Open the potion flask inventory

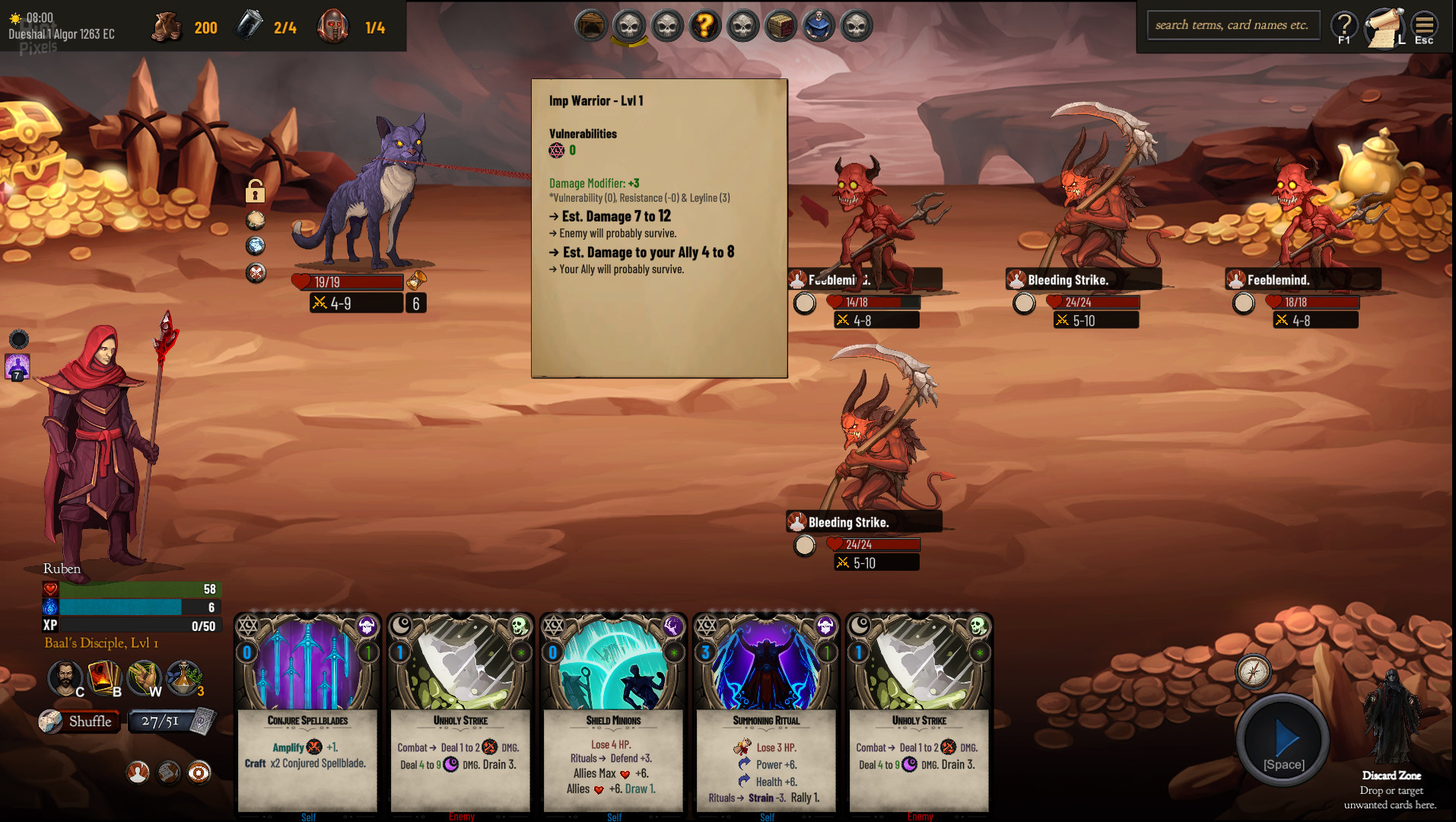click(183, 677)
